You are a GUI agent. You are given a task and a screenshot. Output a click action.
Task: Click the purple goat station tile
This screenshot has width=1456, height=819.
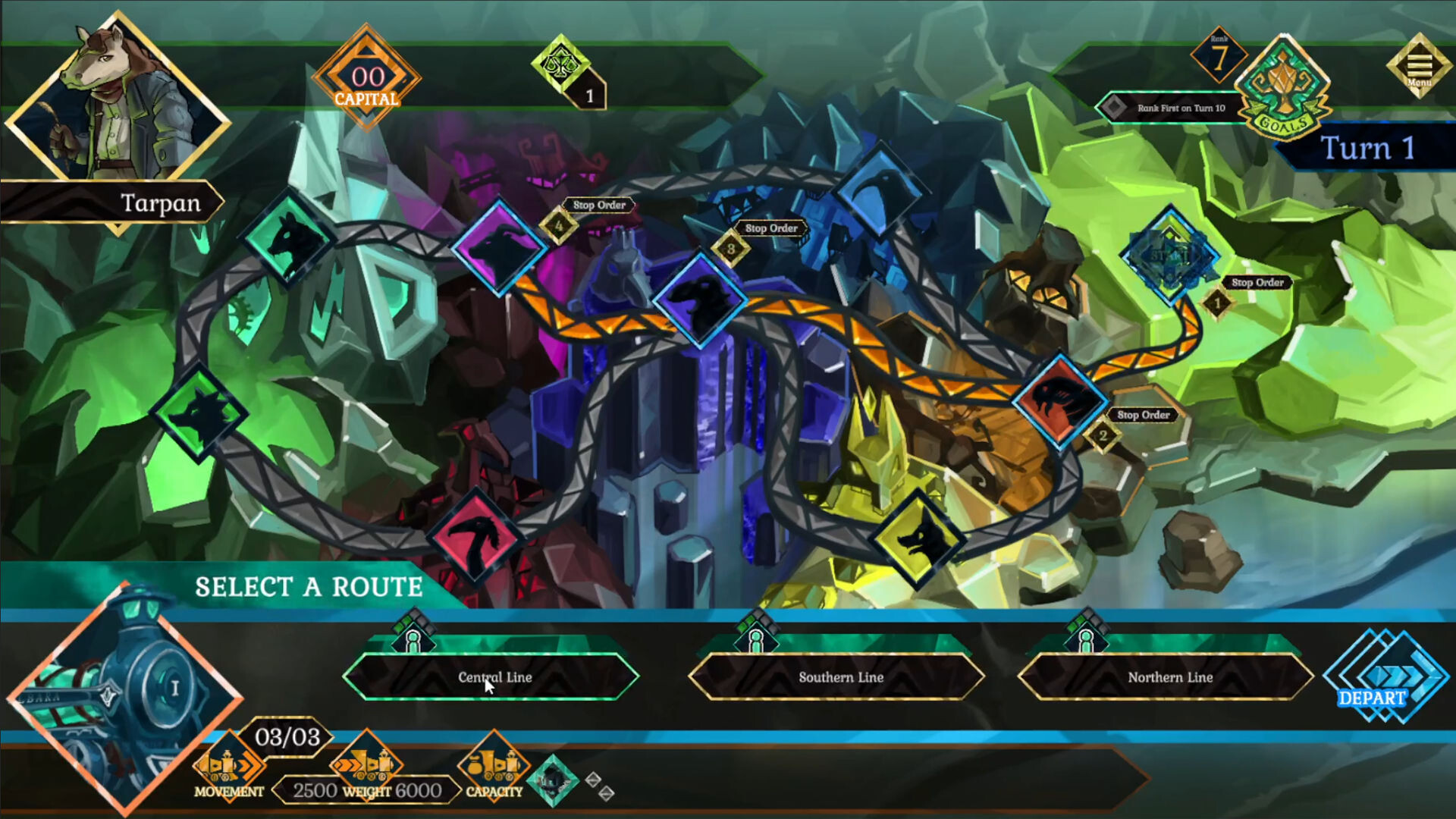pyautogui.click(x=499, y=248)
